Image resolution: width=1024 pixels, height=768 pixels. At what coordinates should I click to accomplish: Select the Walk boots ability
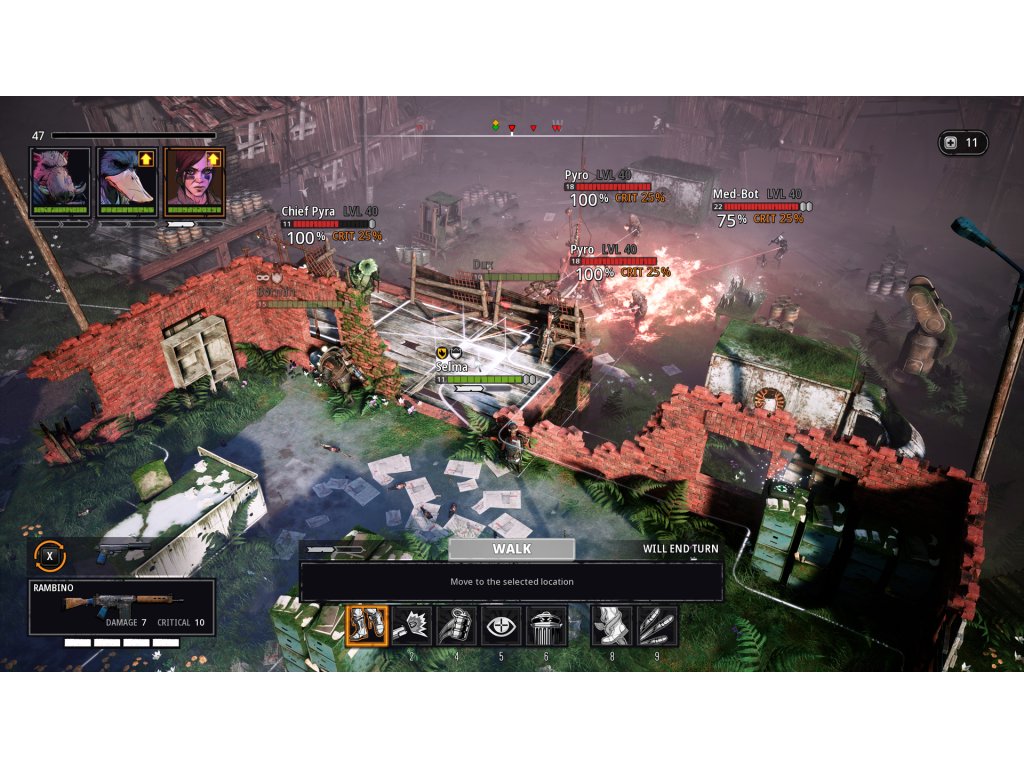(x=366, y=626)
